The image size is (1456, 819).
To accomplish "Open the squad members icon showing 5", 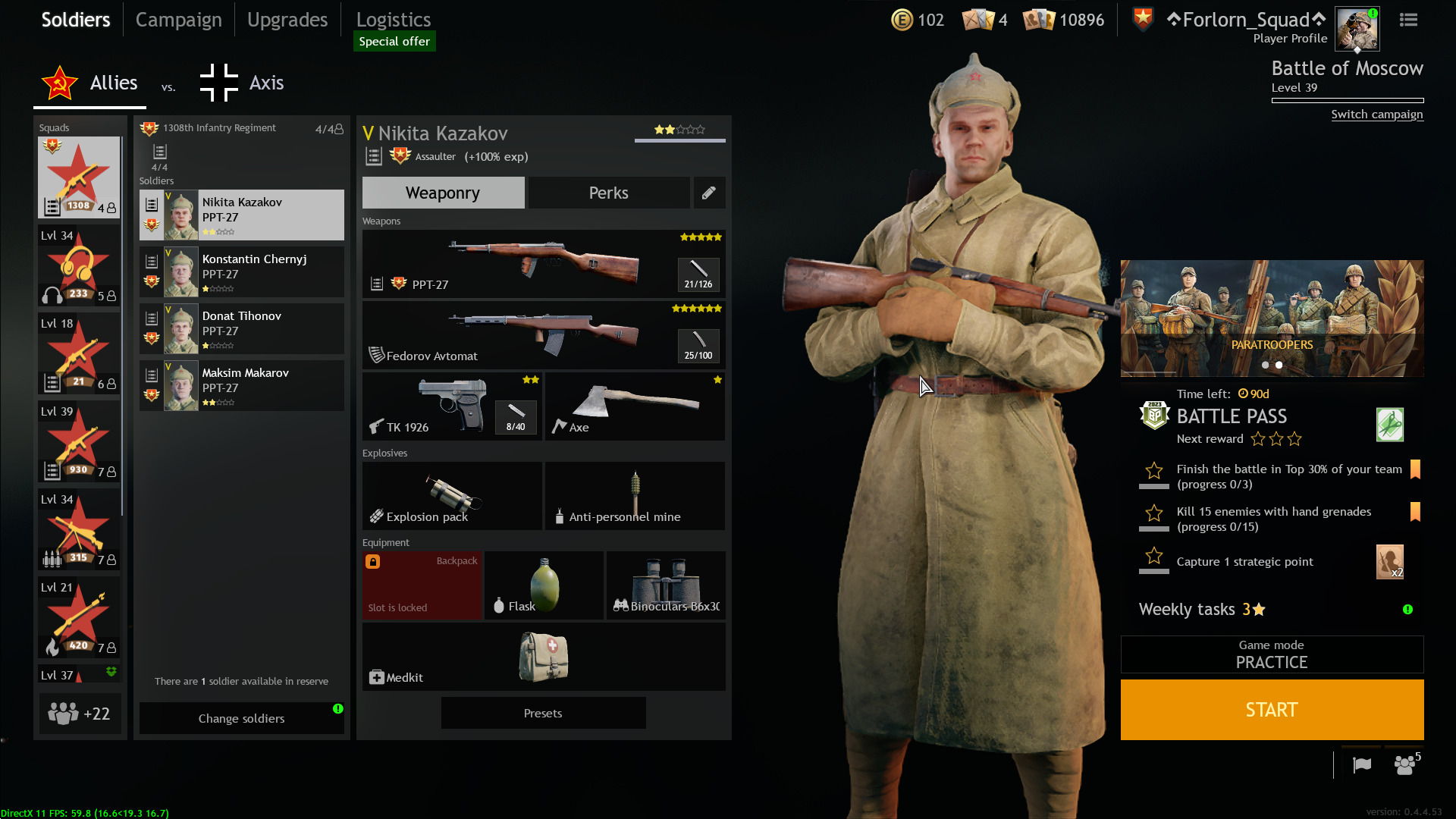I will (x=1404, y=765).
